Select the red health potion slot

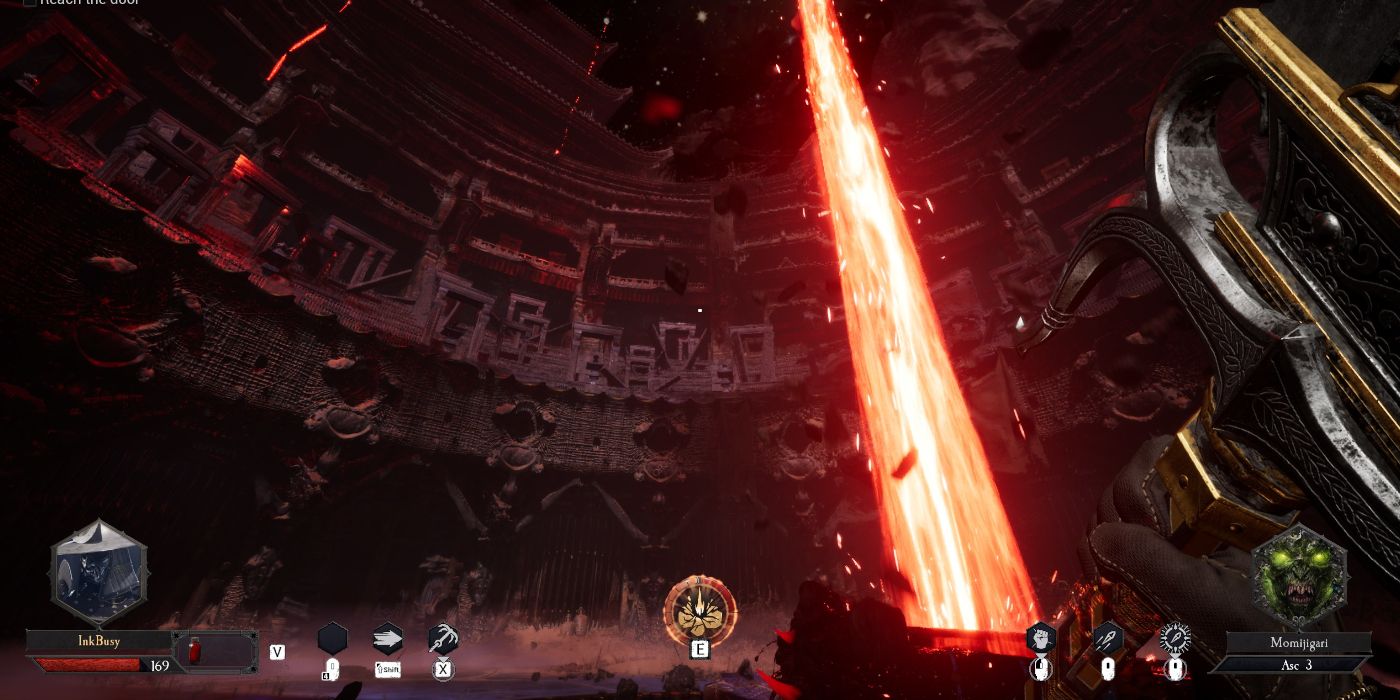195,651
